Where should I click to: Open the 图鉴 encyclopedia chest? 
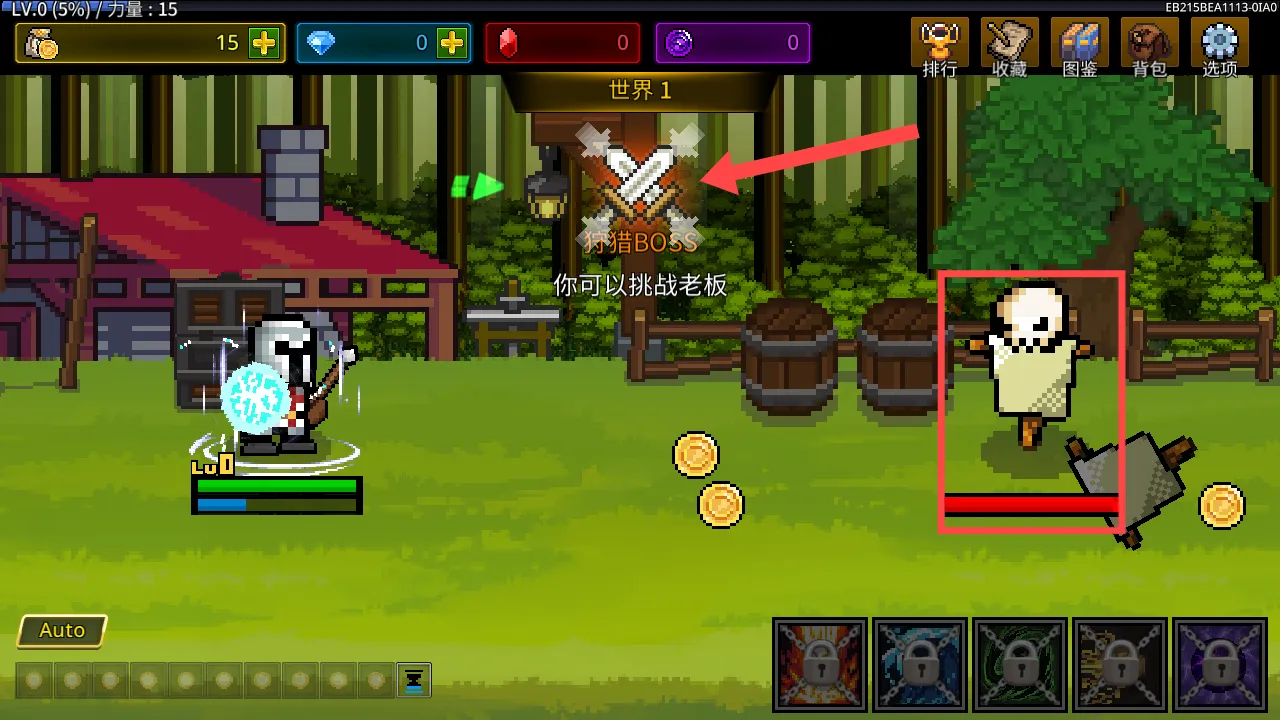click(x=1080, y=47)
